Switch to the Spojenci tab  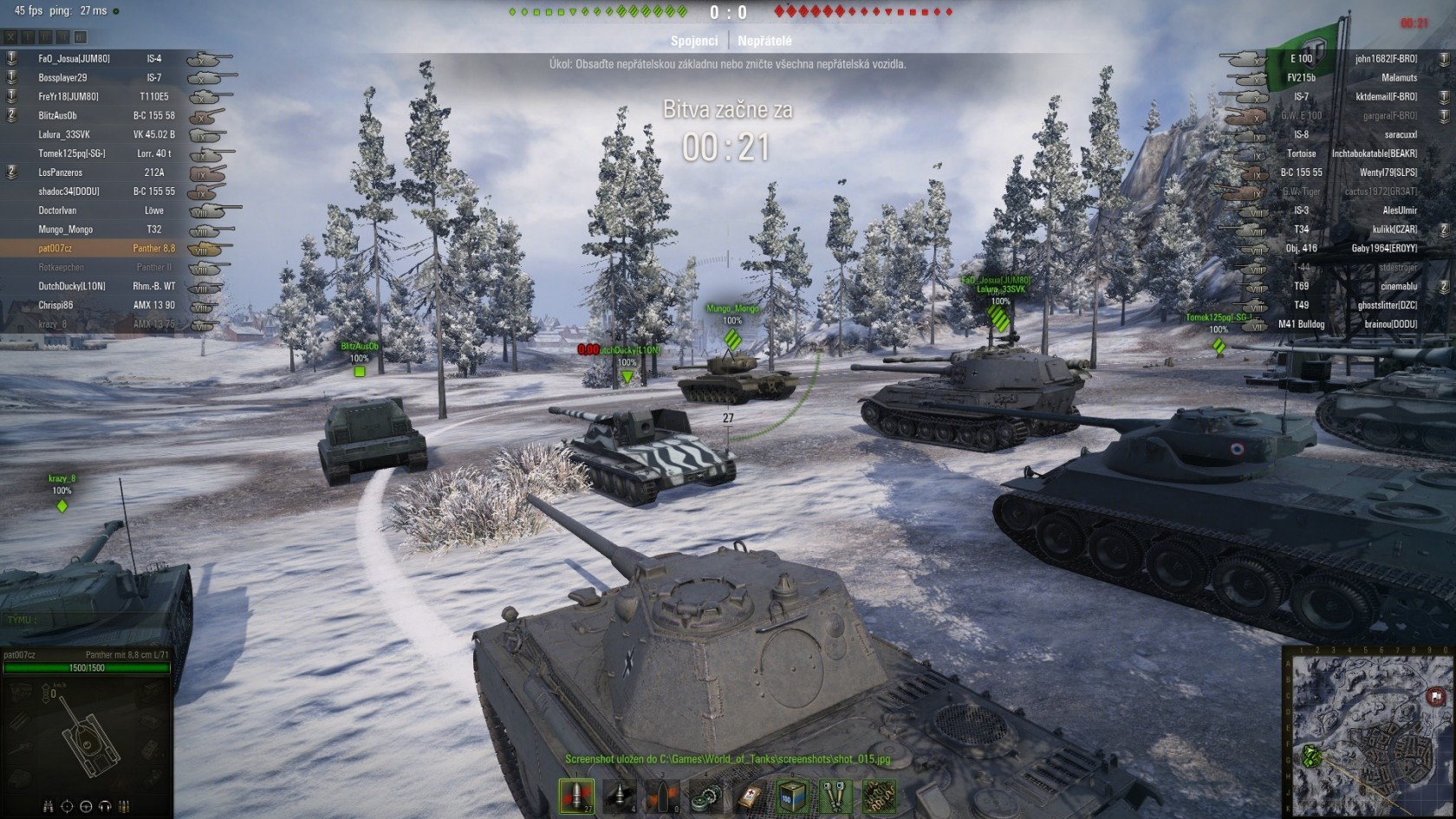point(694,41)
